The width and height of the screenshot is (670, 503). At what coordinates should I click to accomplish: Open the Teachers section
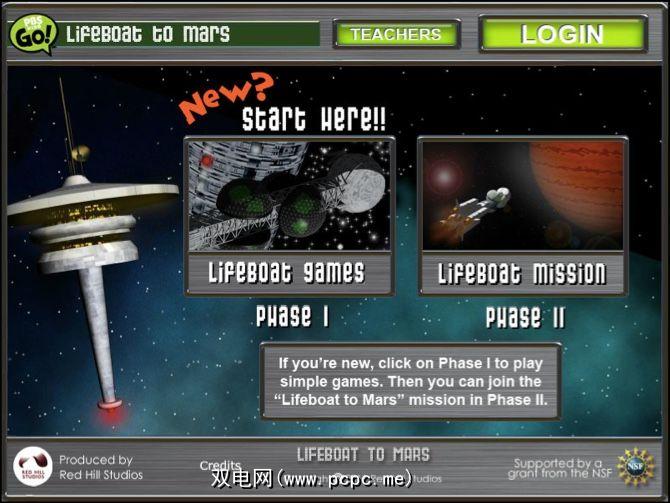click(396, 34)
